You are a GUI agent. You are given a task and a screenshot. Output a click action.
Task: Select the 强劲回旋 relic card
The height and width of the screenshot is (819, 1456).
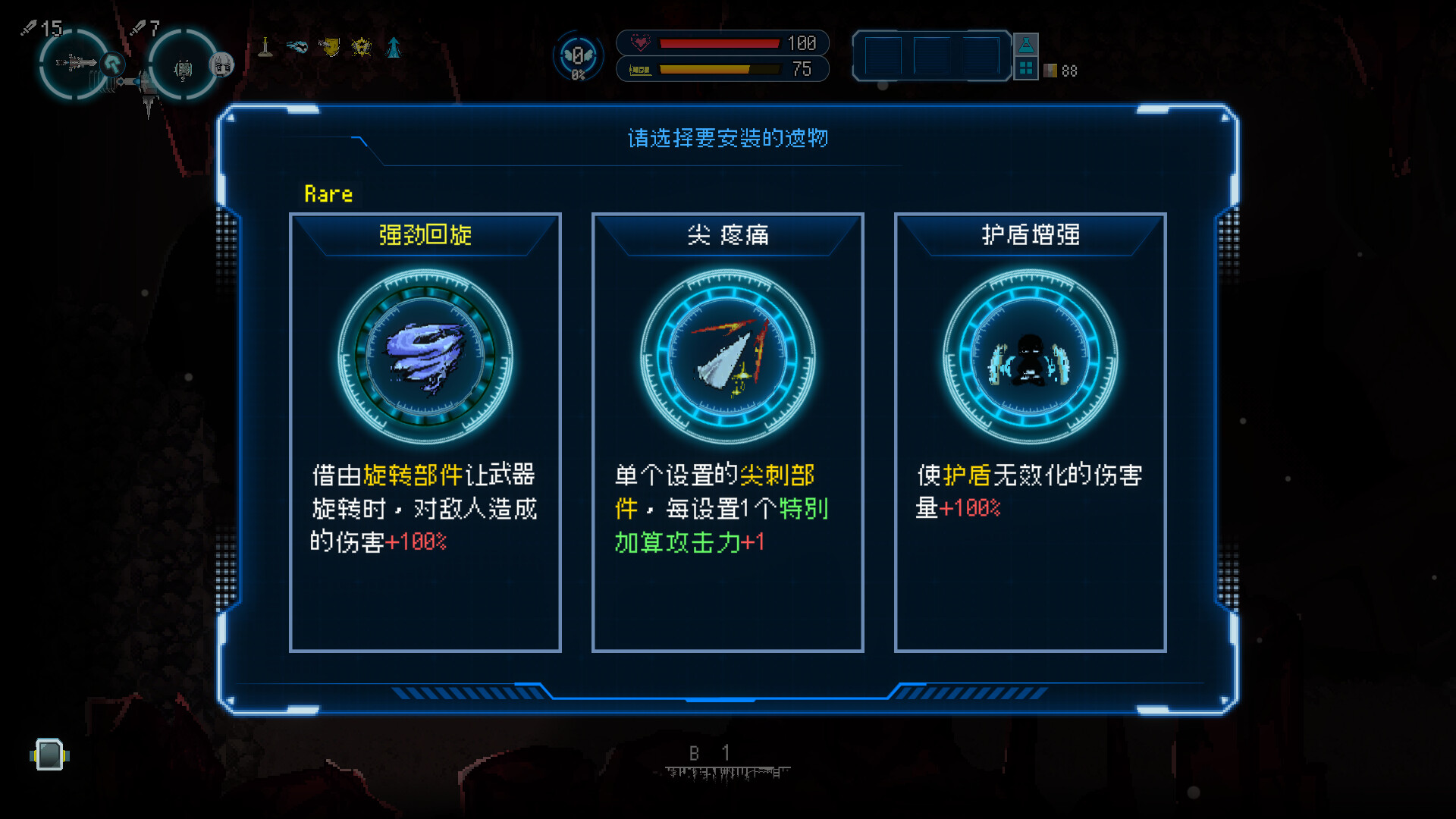(426, 432)
